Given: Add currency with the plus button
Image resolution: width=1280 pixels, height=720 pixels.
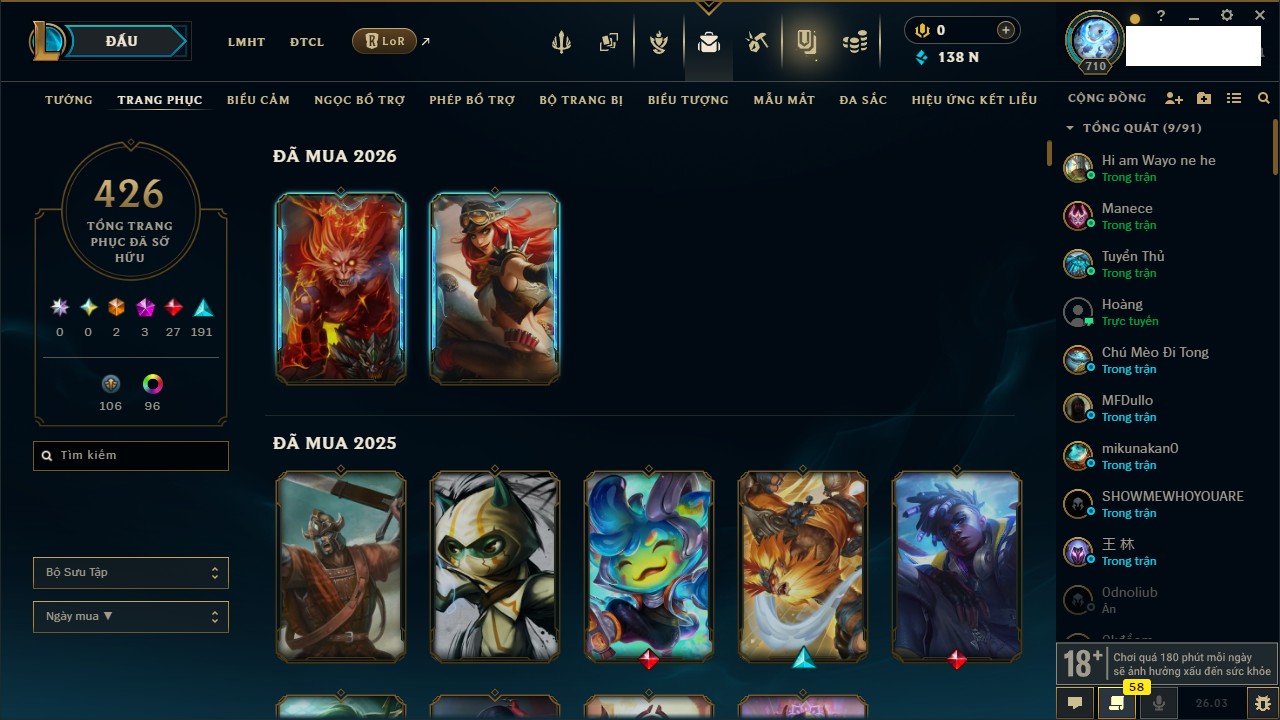Looking at the screenshot, I should point(1005,31).
